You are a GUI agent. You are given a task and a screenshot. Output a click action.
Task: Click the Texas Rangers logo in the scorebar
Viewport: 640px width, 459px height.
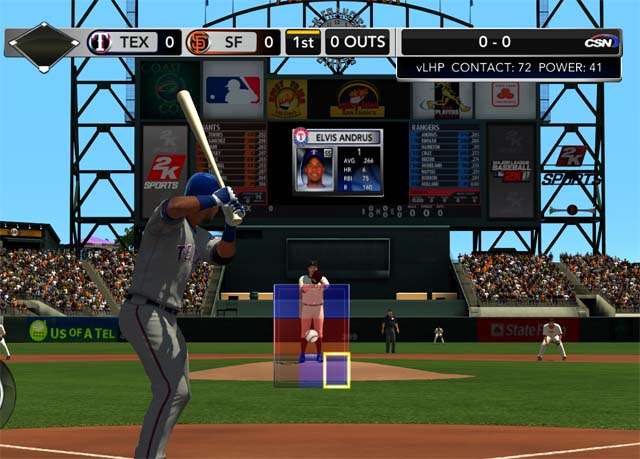100,42
